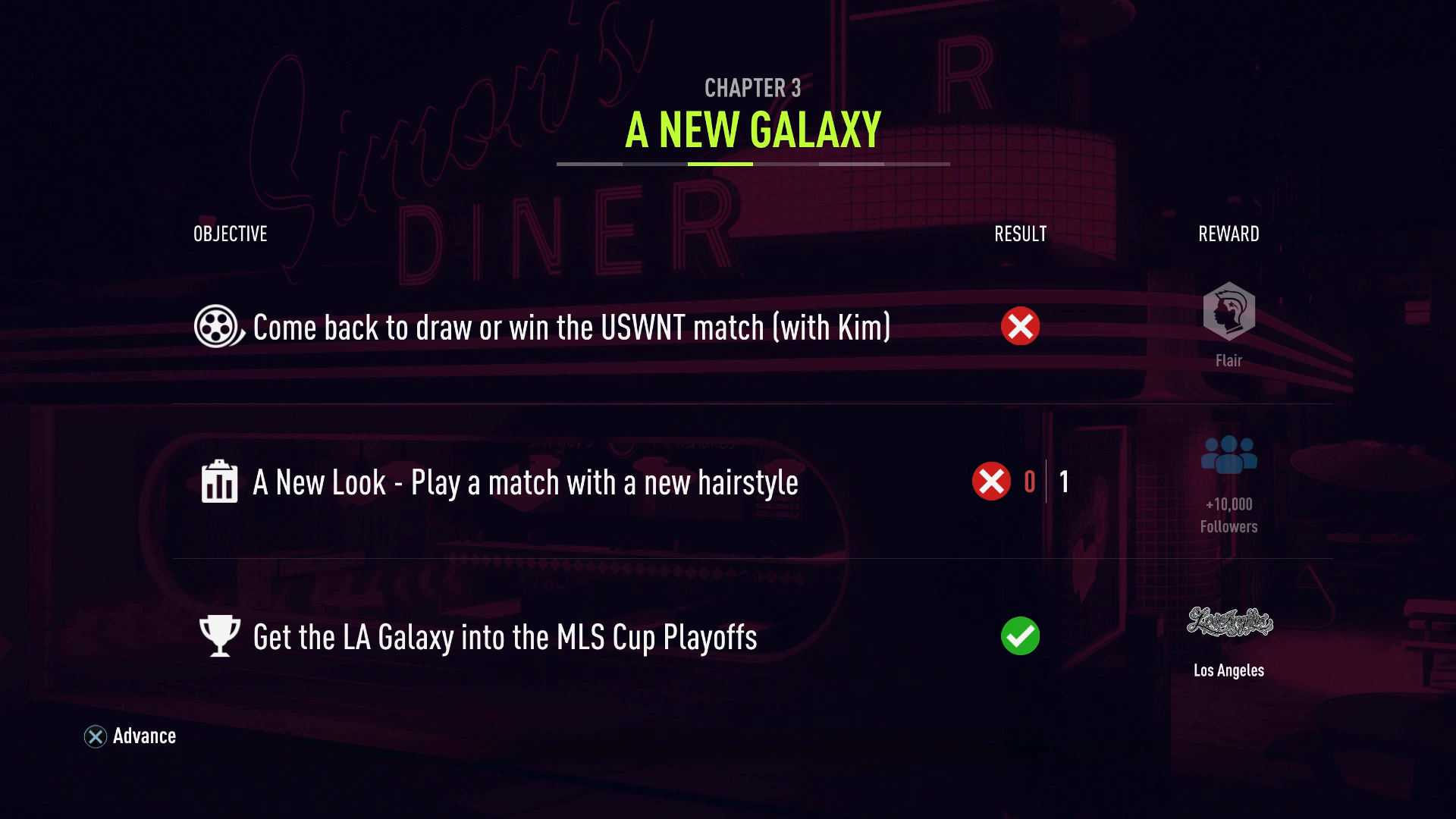This screenshot has height=819, width=1456.
Task: Click the red X result for the USWNT objective
Action: (1020, 326)
